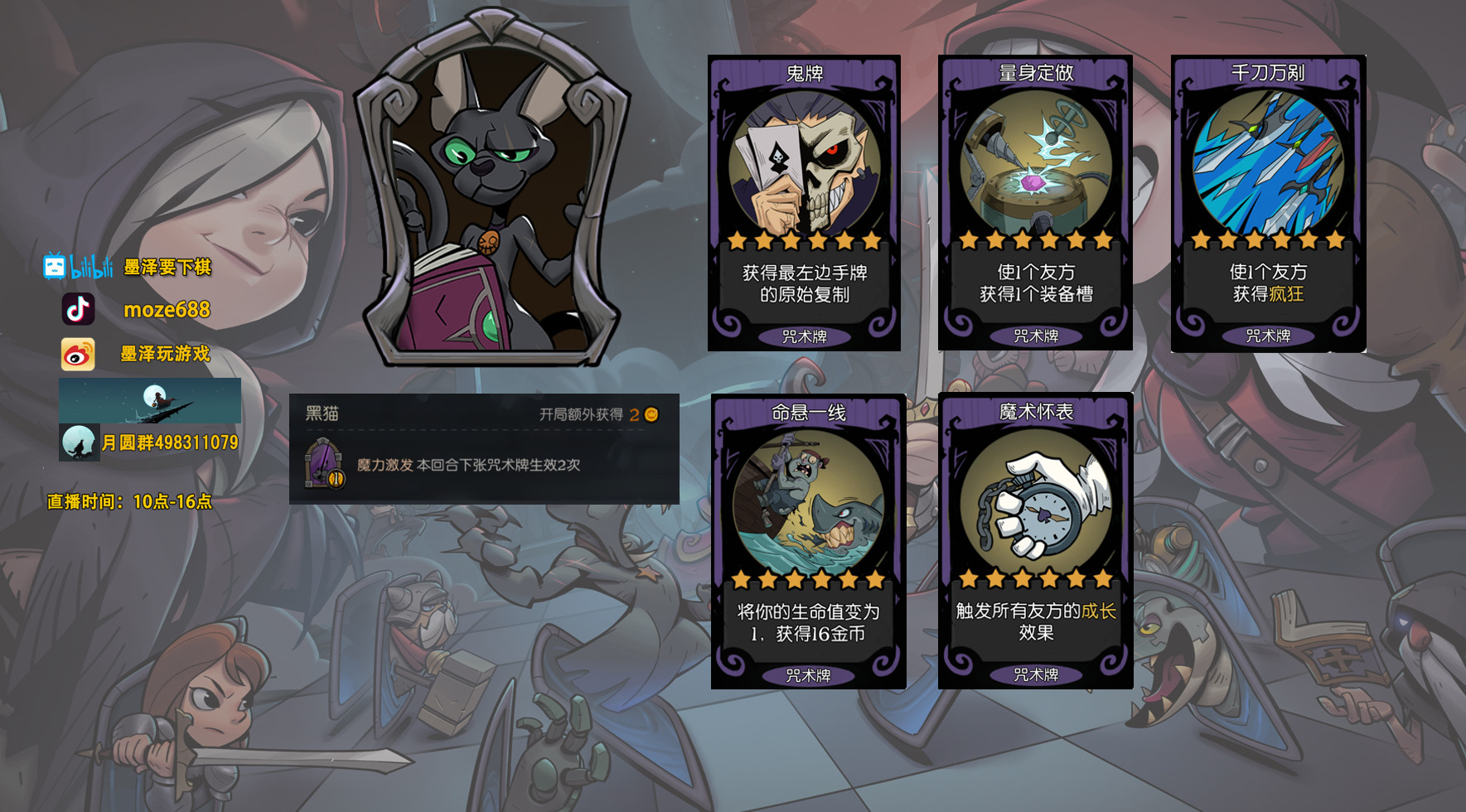Screen dimensions: 1466x812
Task: Select the 命悬一线 spell card
Action: (x=808, y=541)
